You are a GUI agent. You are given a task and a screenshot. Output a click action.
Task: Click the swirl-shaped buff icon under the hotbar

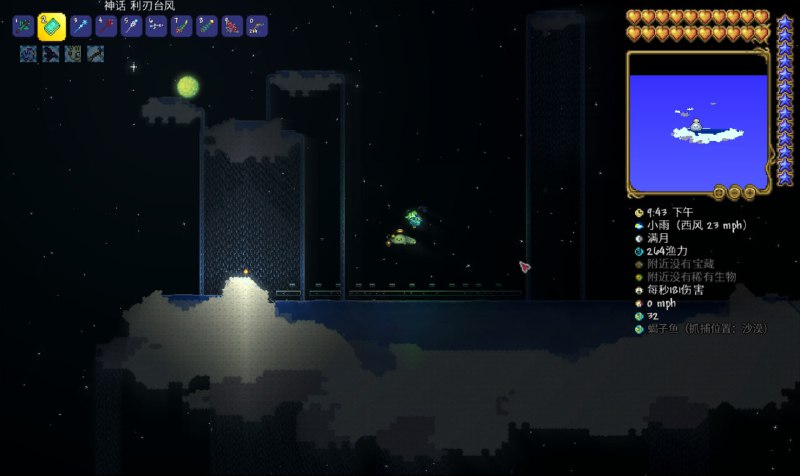coord(27,53)
